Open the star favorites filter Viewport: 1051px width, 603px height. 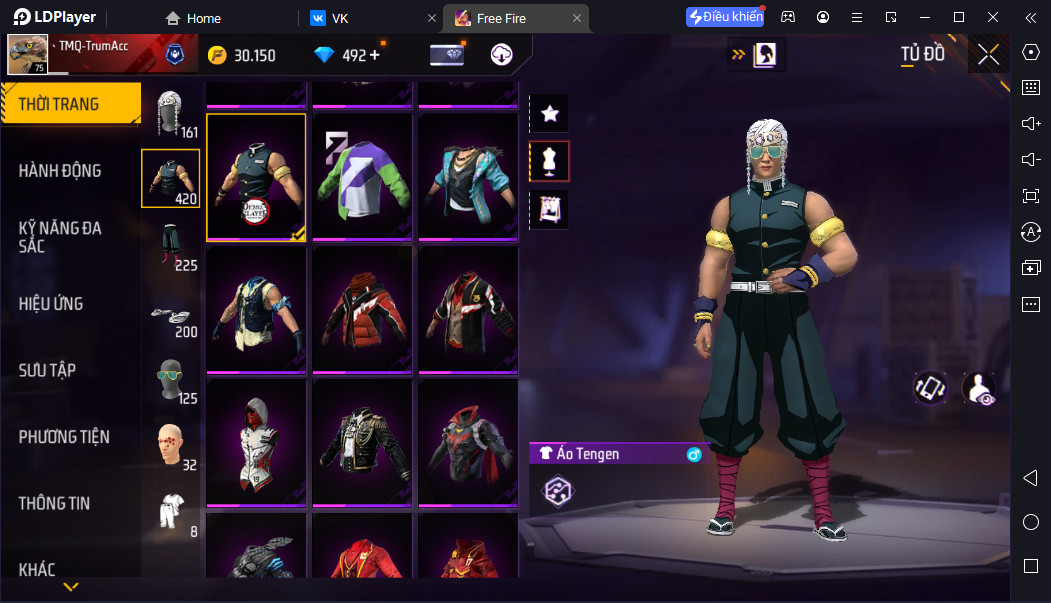[x=549, y=114]
